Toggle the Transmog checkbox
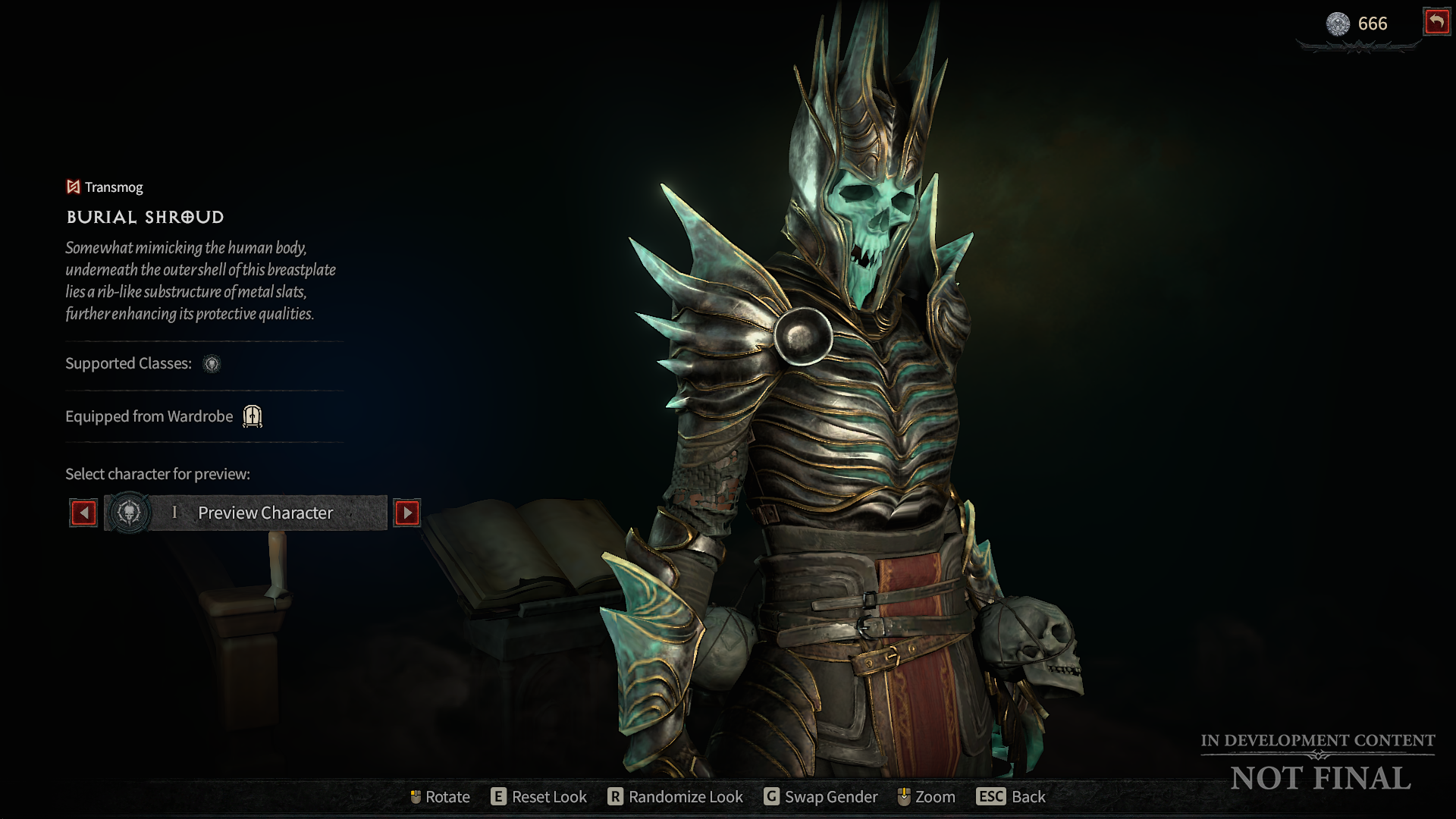1456x819 pixels. pyautogui.click(x=72, y=187)
